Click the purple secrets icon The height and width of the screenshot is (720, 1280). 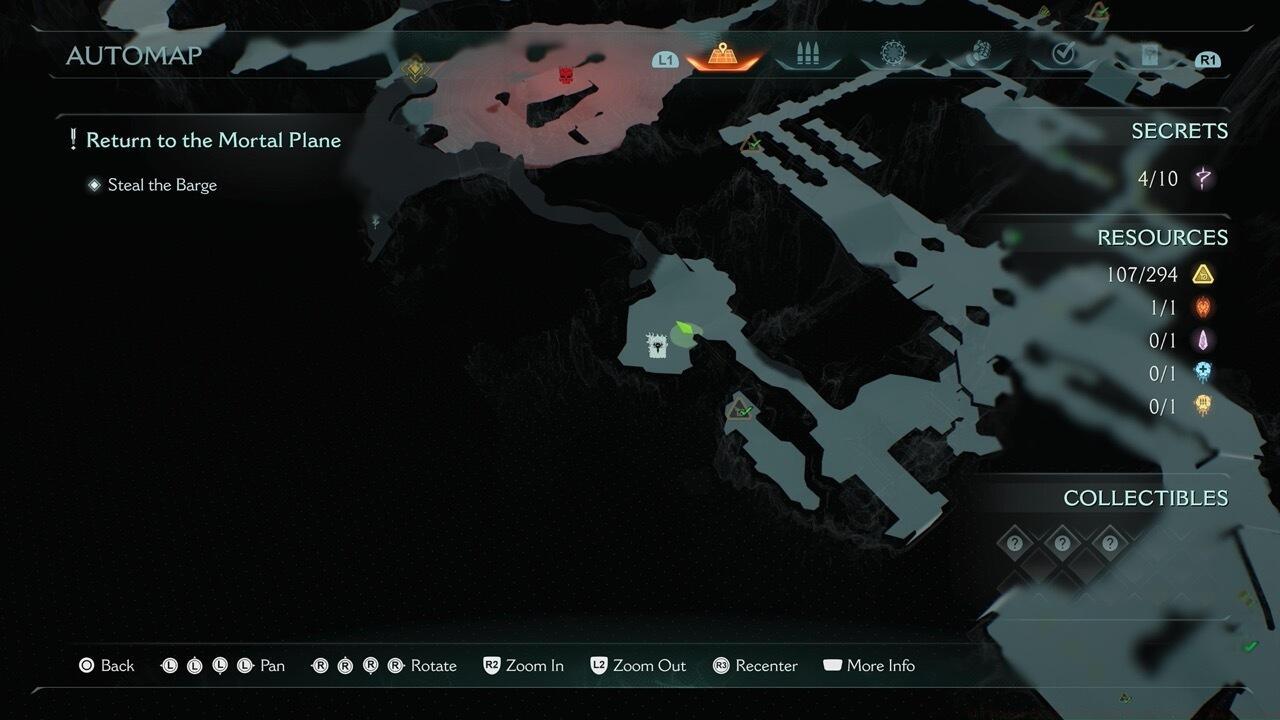tap(1203, 179)
